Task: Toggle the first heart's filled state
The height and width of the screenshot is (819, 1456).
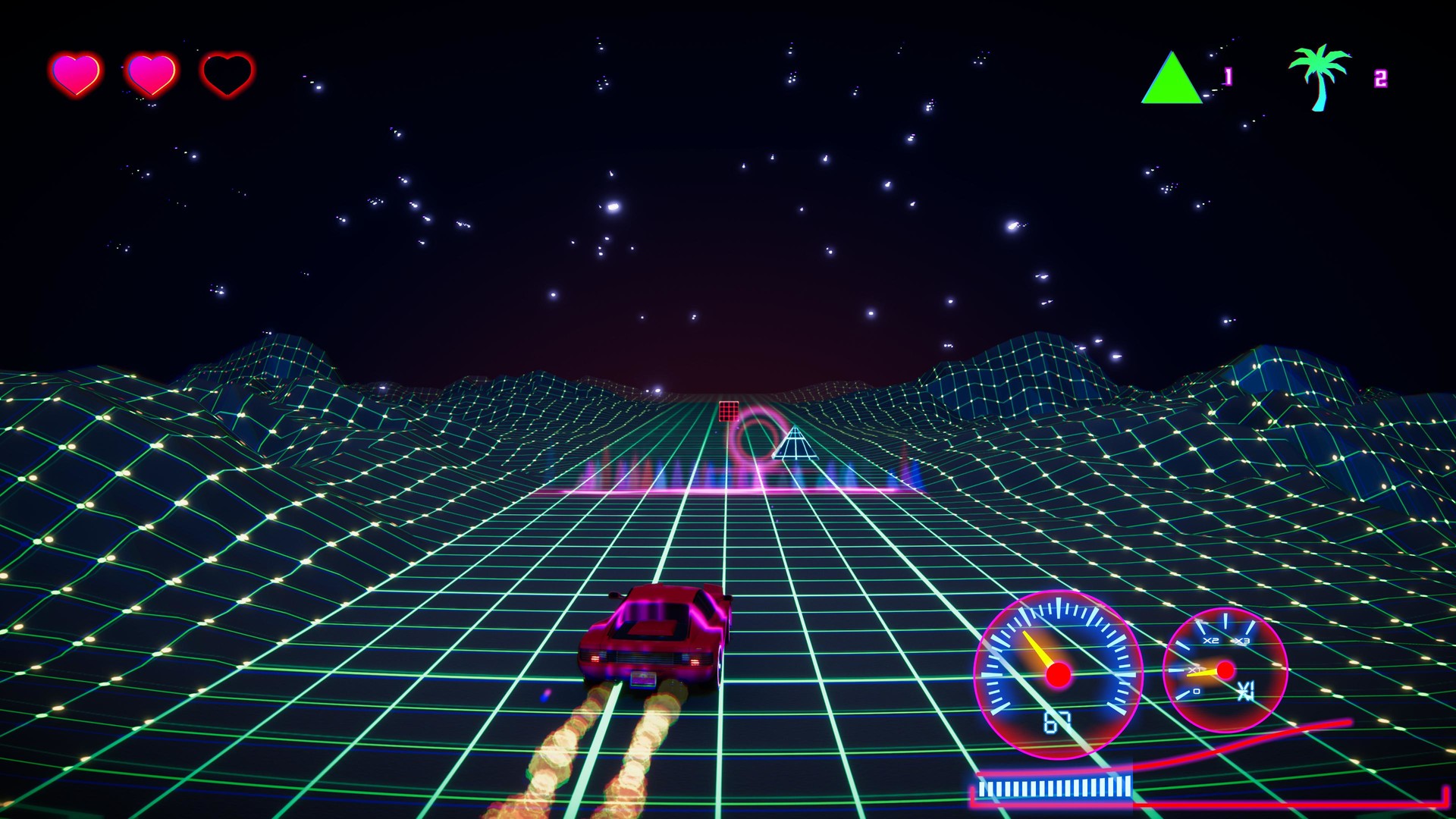Action: coord(77,74)
